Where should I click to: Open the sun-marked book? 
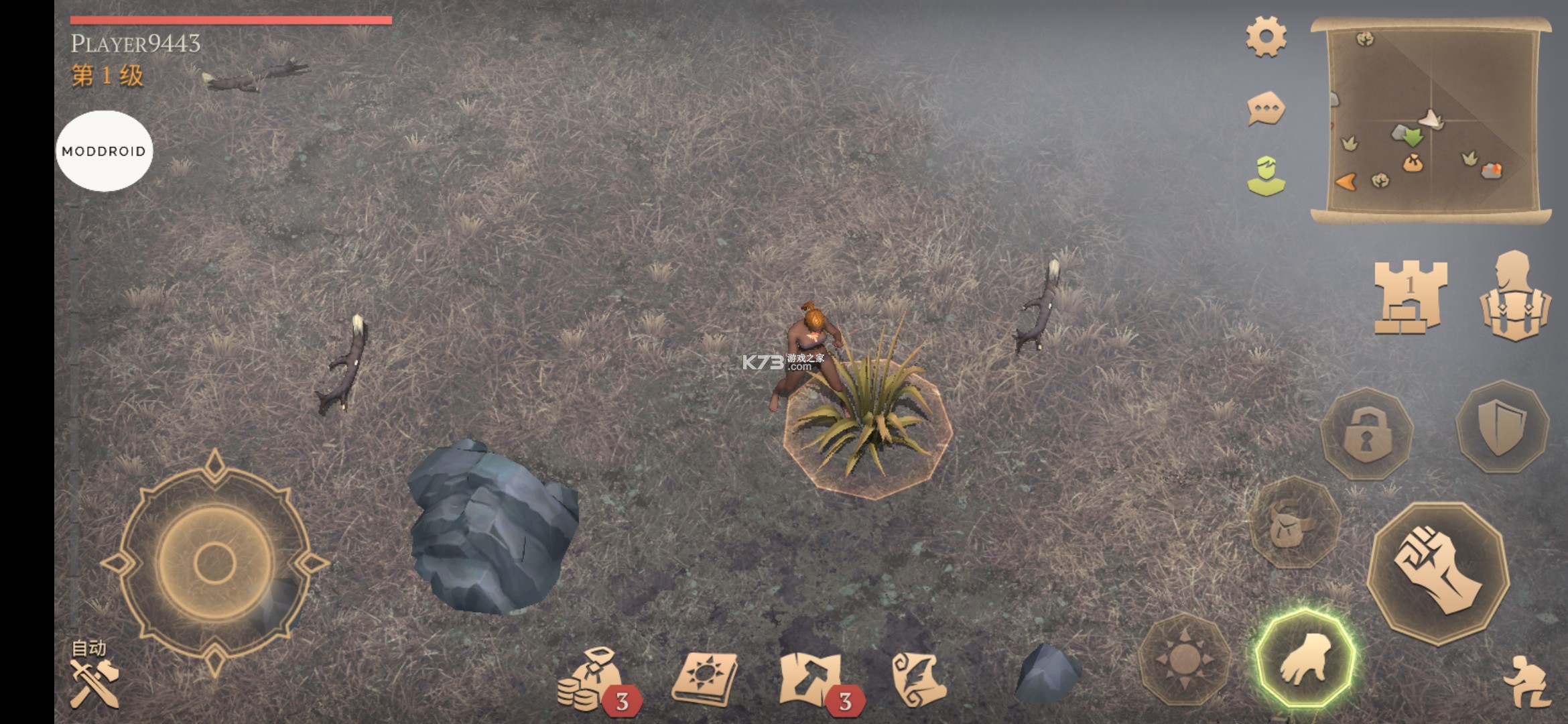(x=704, y=680)
